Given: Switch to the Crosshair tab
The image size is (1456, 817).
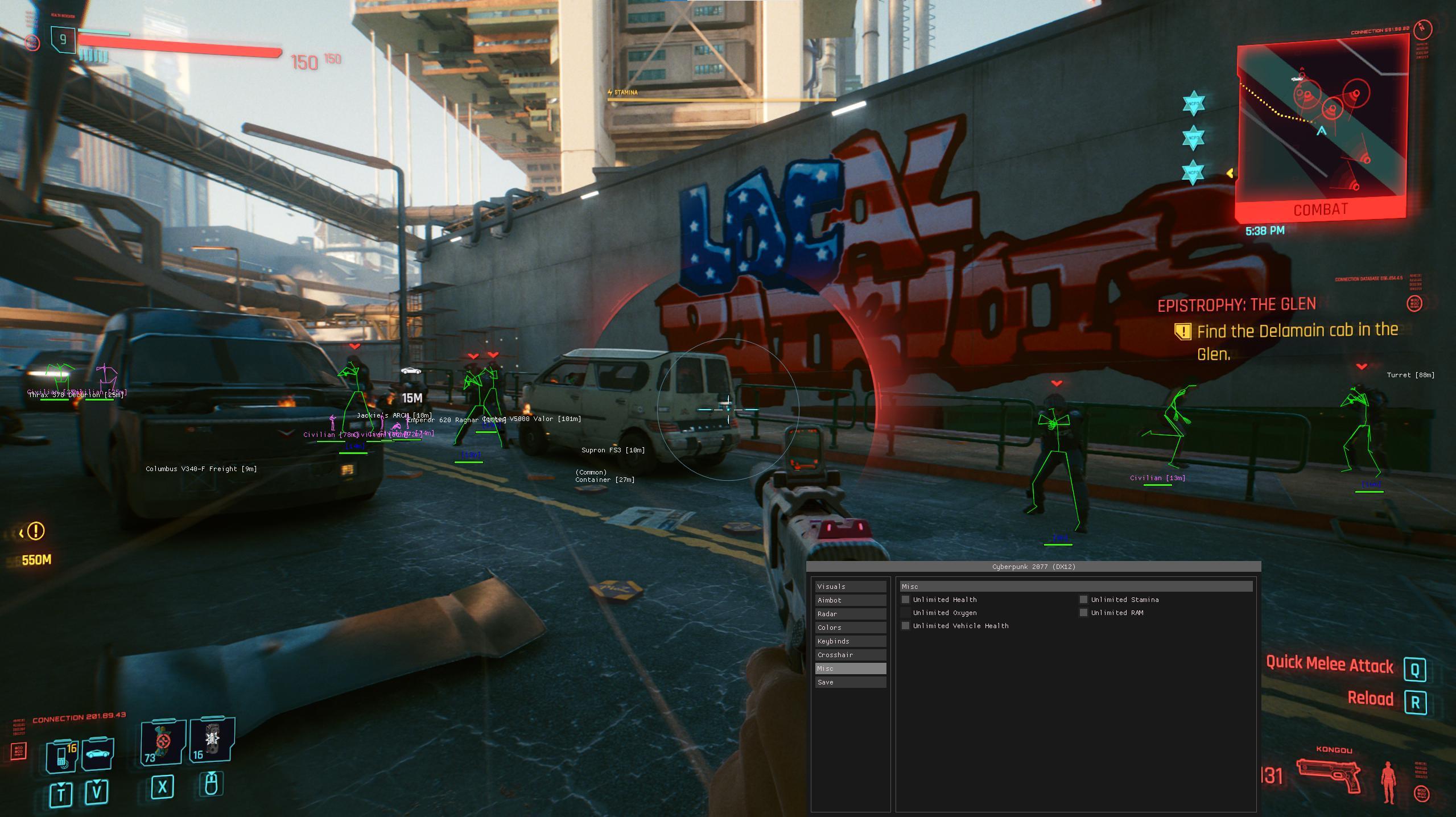Looking at the screenshot, I should [850, 655].
